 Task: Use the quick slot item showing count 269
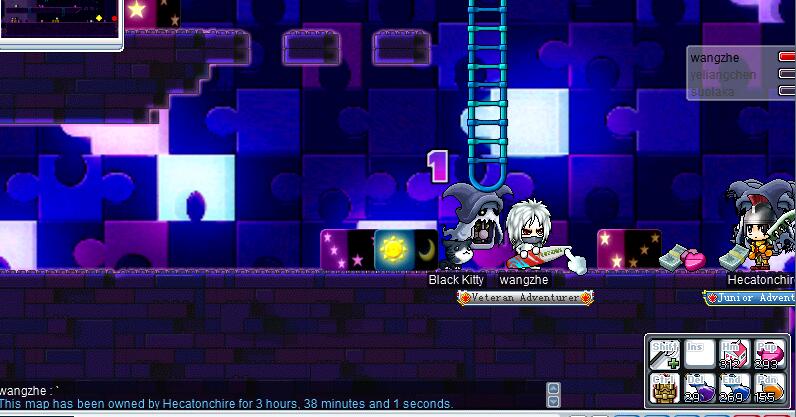[x=733, y=387]
